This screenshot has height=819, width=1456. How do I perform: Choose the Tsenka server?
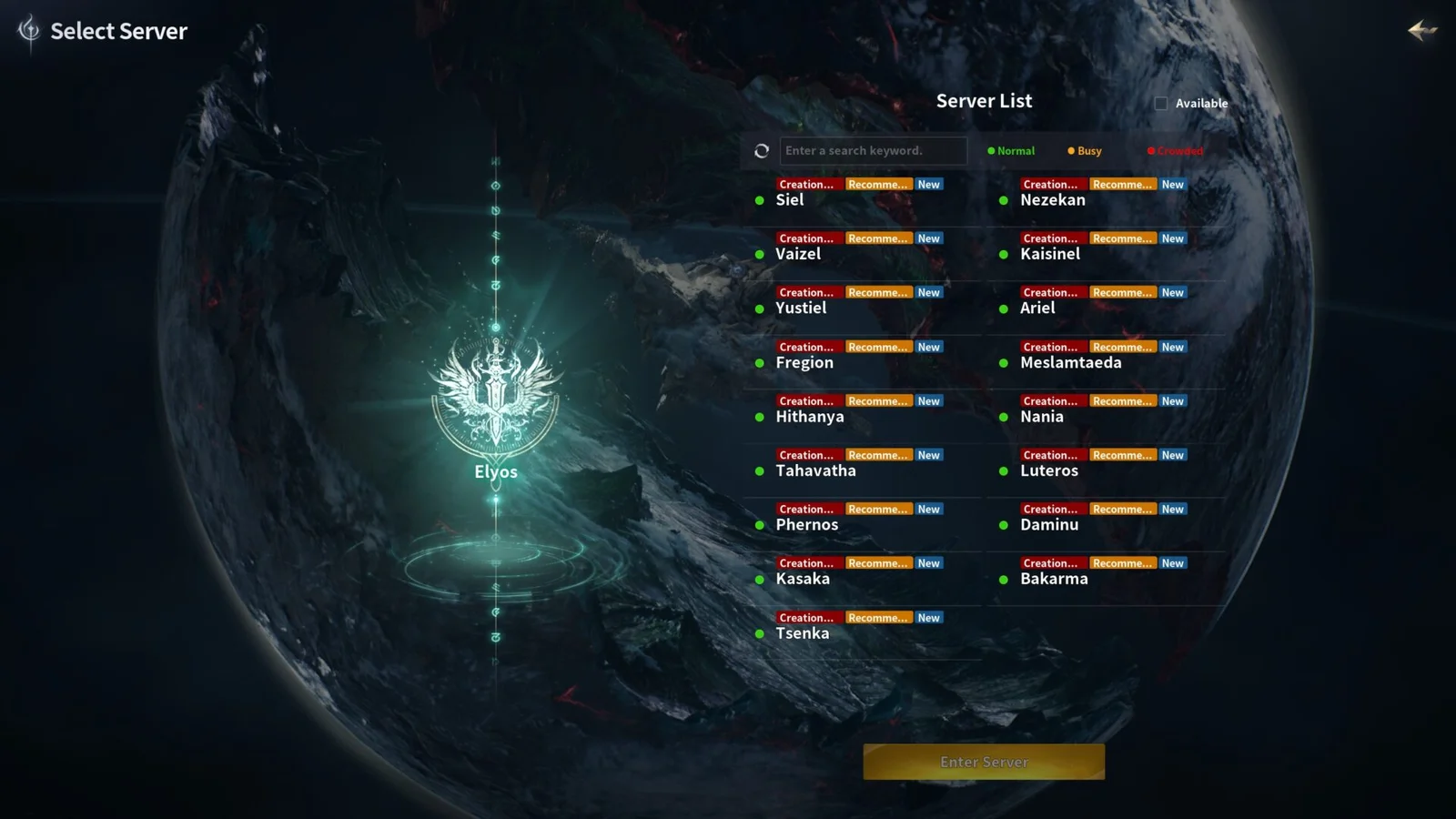[803, 633]
